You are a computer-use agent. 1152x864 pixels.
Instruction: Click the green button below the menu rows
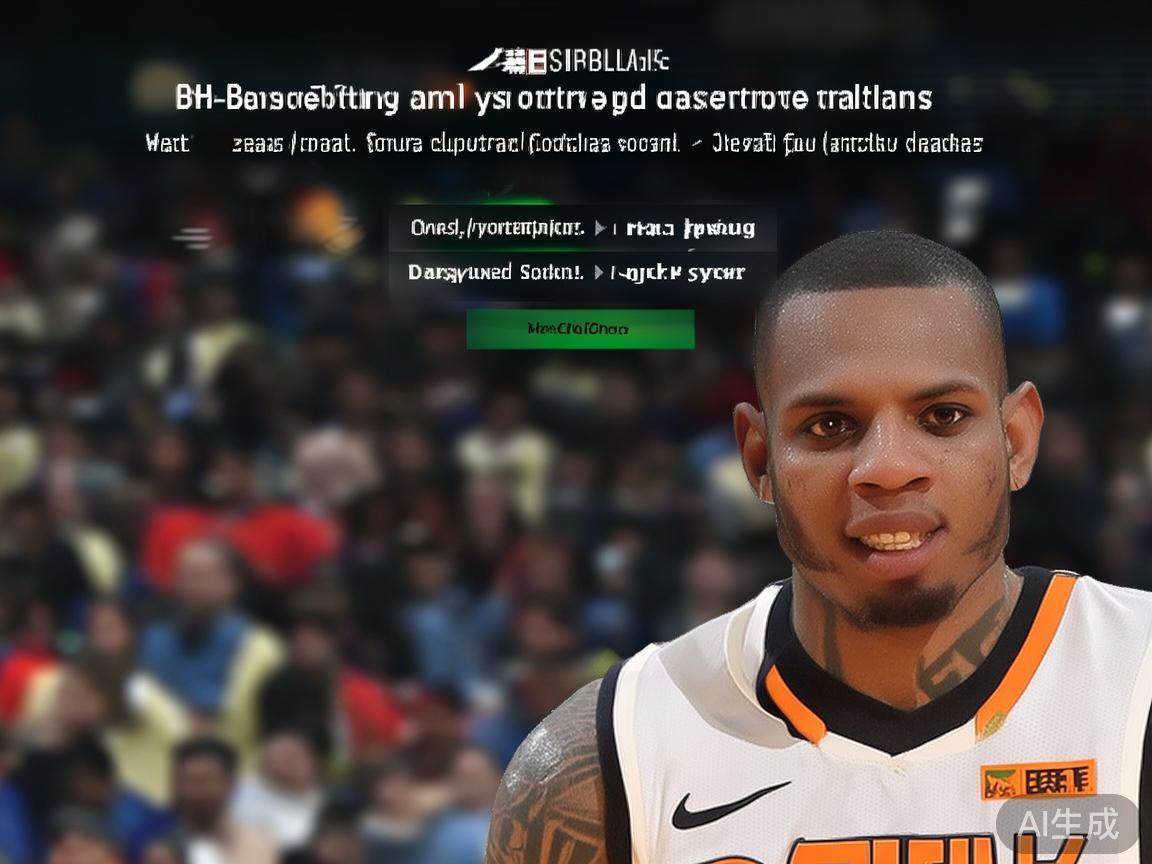[580, 329]
